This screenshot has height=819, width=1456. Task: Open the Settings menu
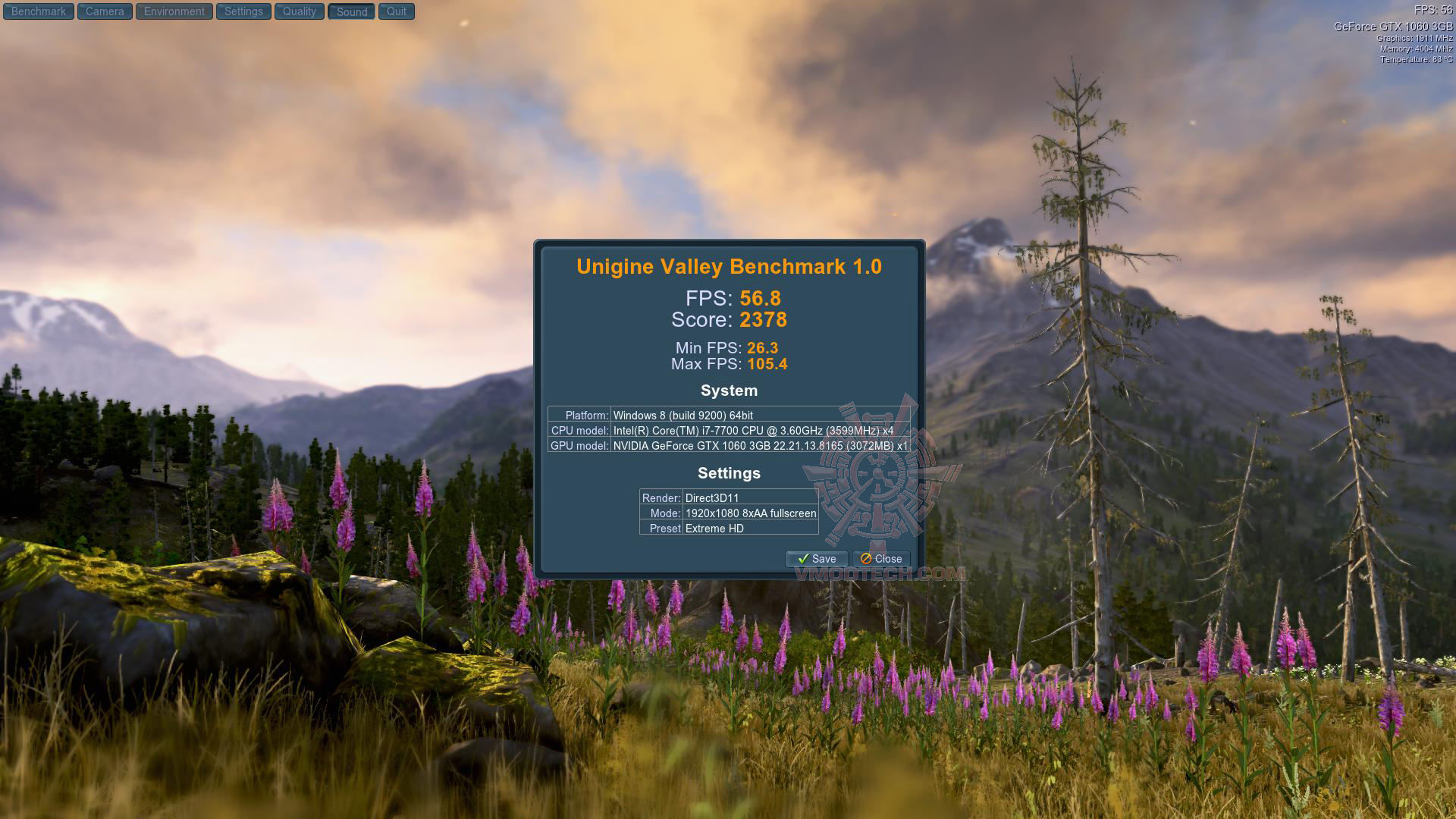tap(243, 11)
